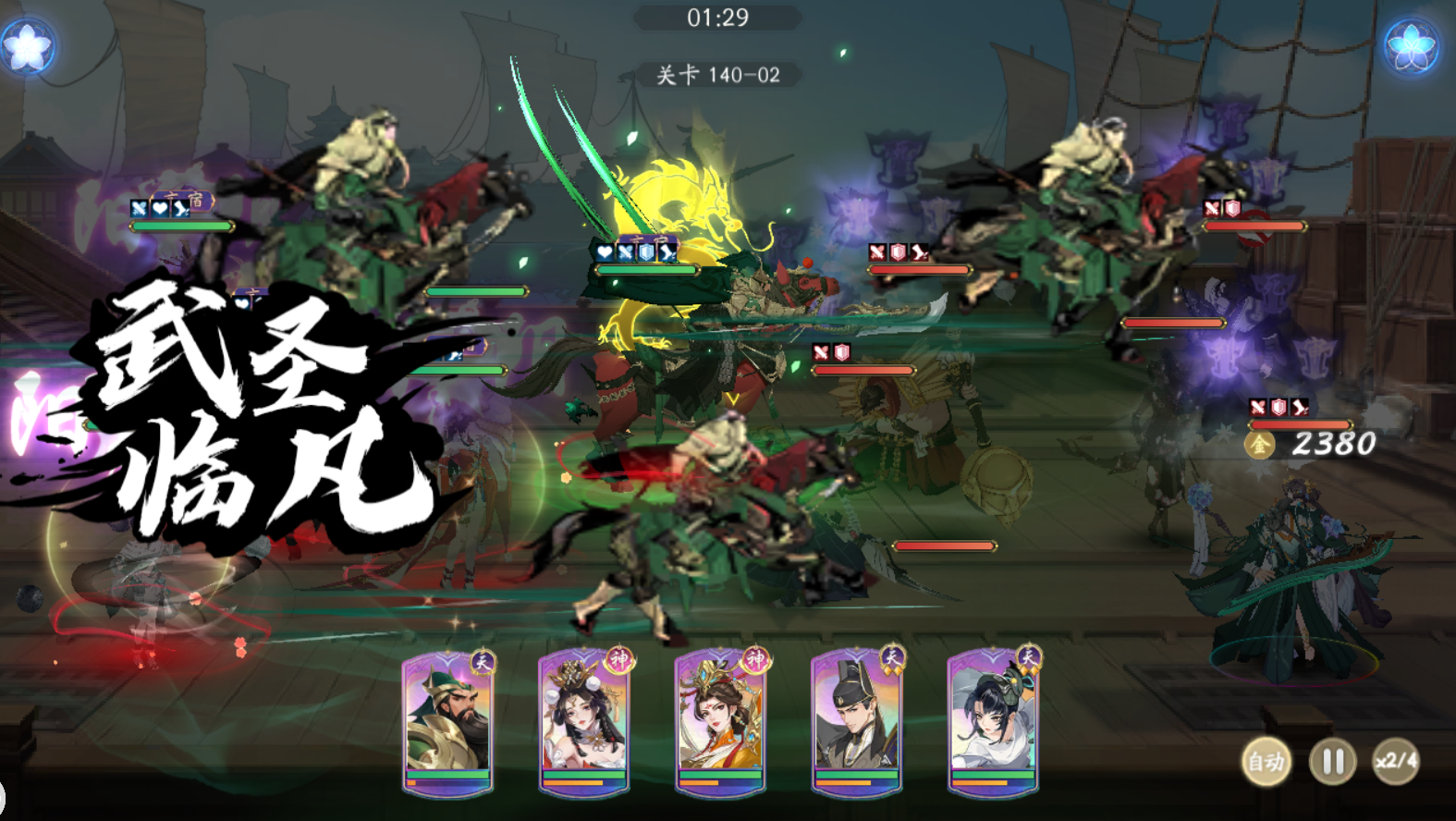Select the green-armored bearded general card
The width and height of the screenshot is (1456, 821).
pos(447,721)
